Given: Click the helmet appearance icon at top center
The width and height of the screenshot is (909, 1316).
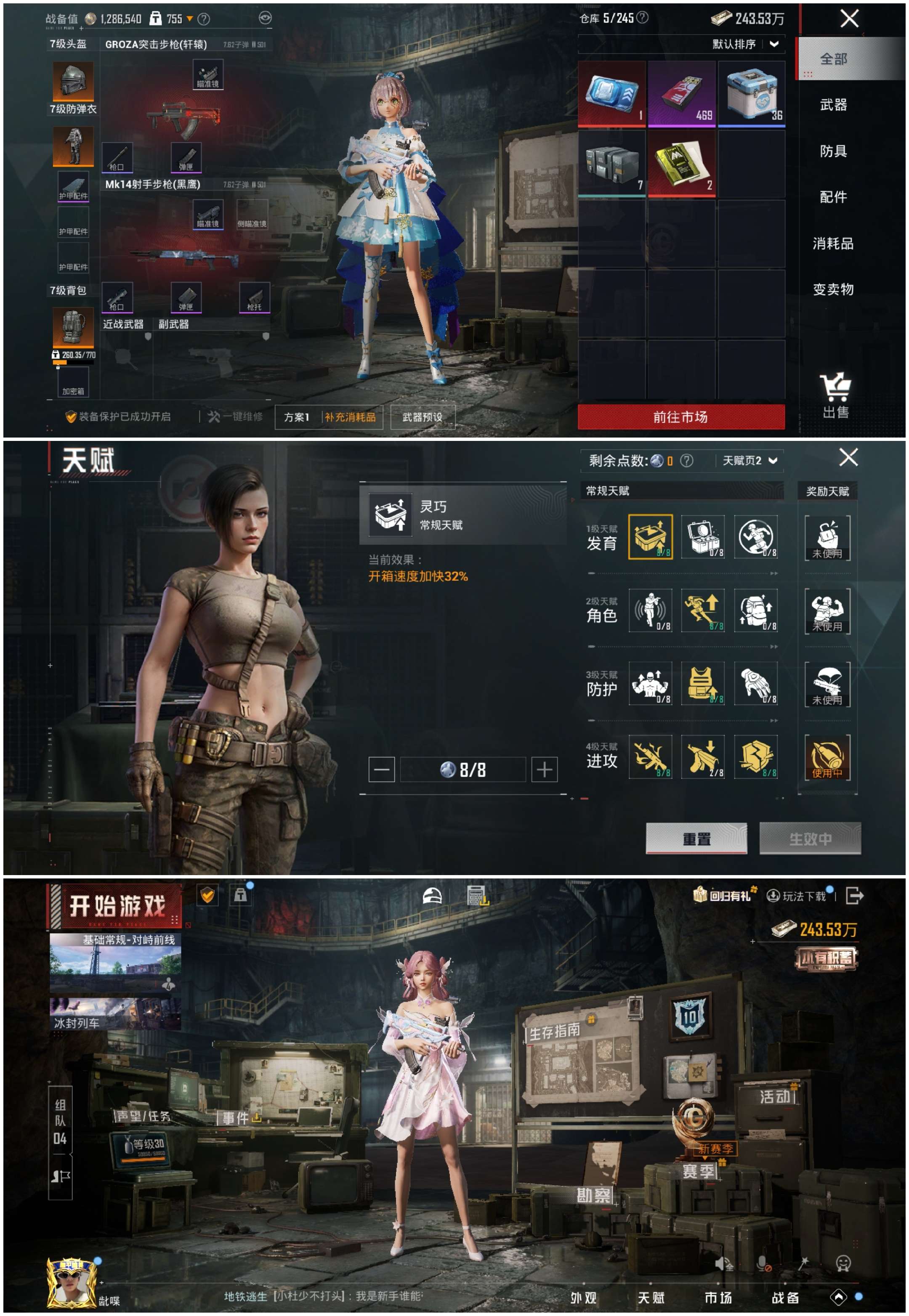Looking at the screenshot, I should (x=433, y=896).
